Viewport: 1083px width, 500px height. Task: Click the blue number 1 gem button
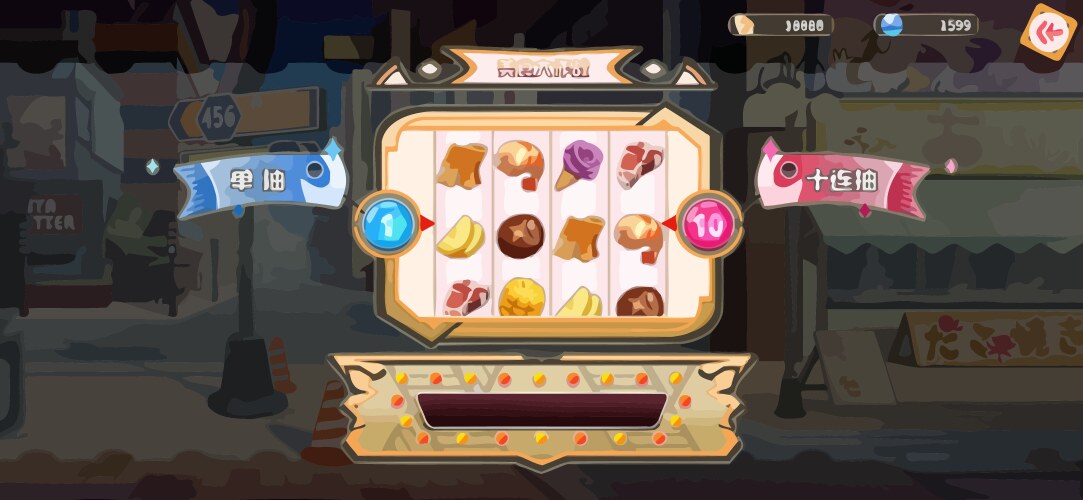[x=388, y=222]
